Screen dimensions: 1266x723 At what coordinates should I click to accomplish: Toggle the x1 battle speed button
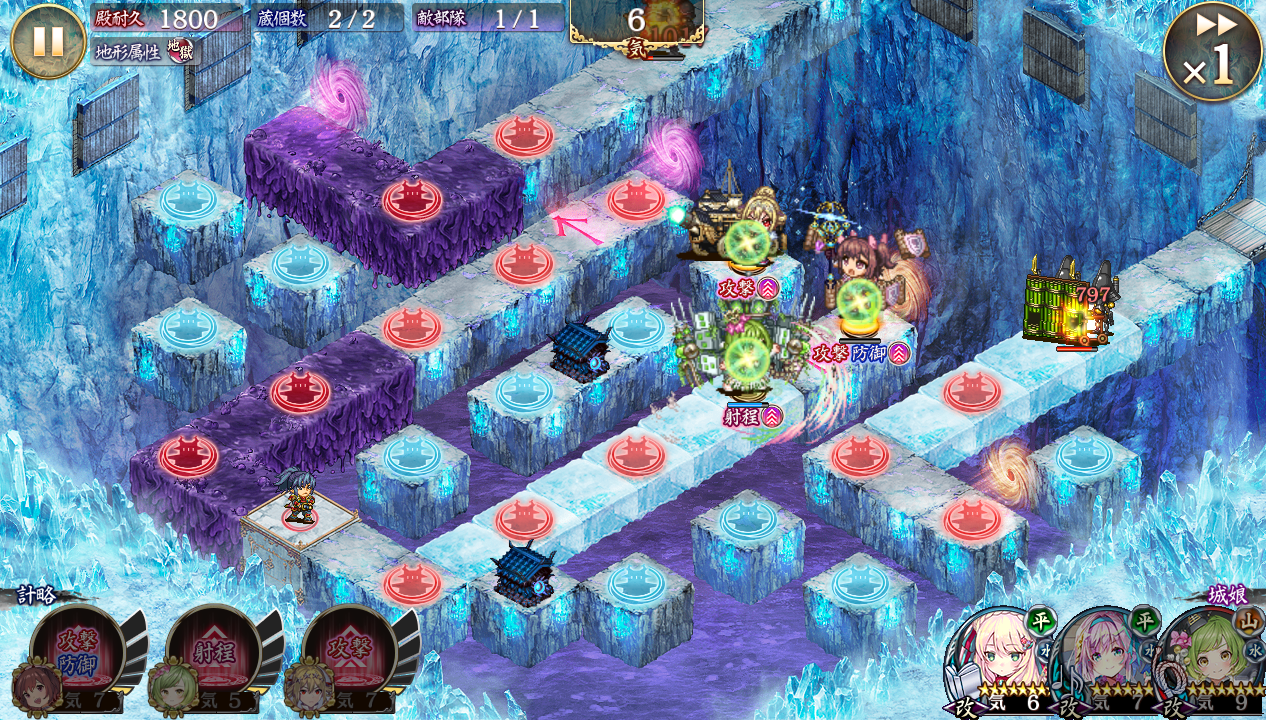tap(1212, 51)
